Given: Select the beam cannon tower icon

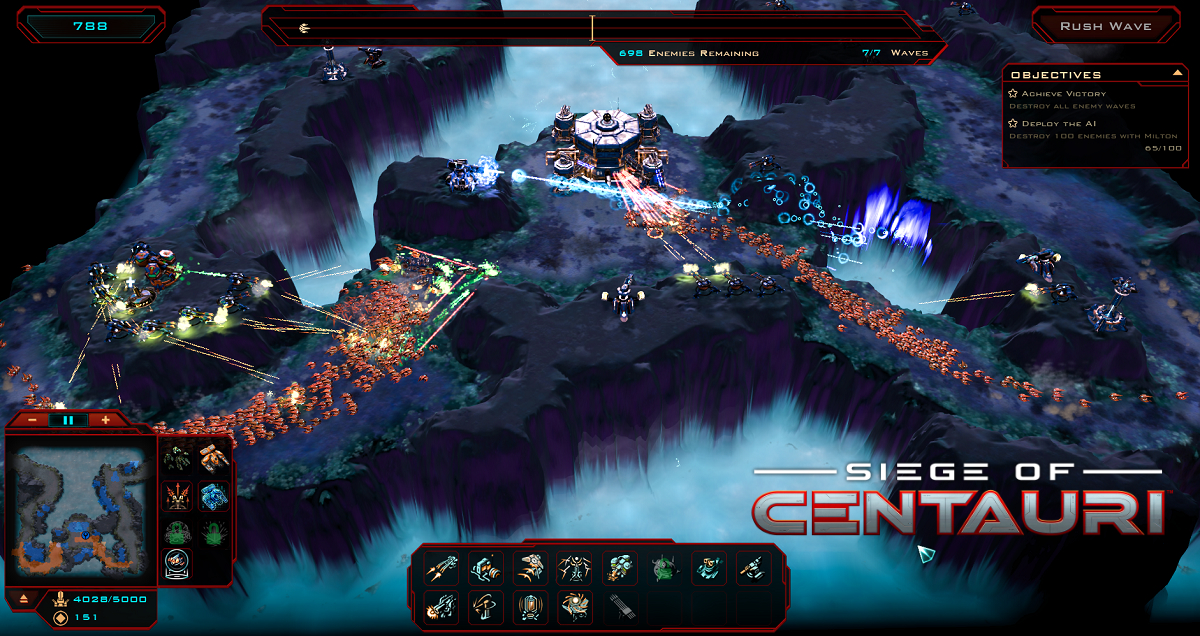Looking at the screenshot, I should (442, 606).
